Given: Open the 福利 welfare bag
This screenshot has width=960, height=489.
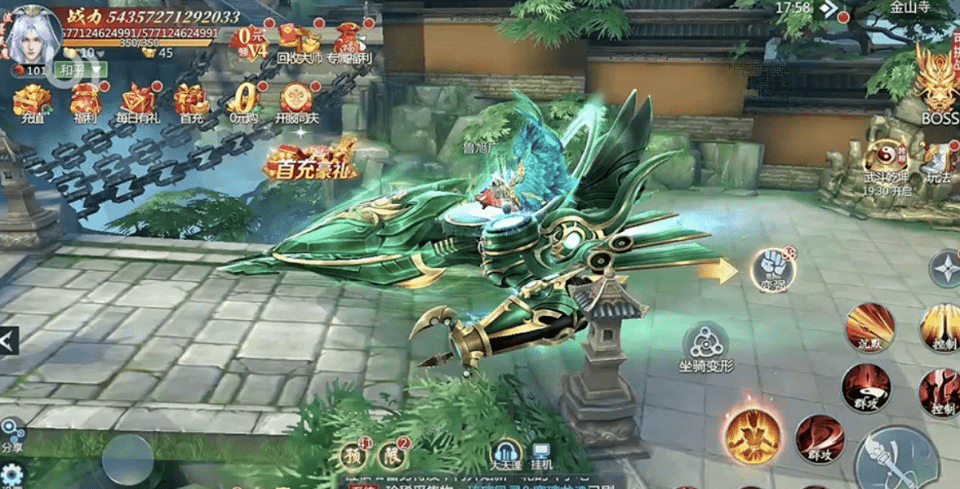Looking at the screenshot, I should [x=85, y=101].
